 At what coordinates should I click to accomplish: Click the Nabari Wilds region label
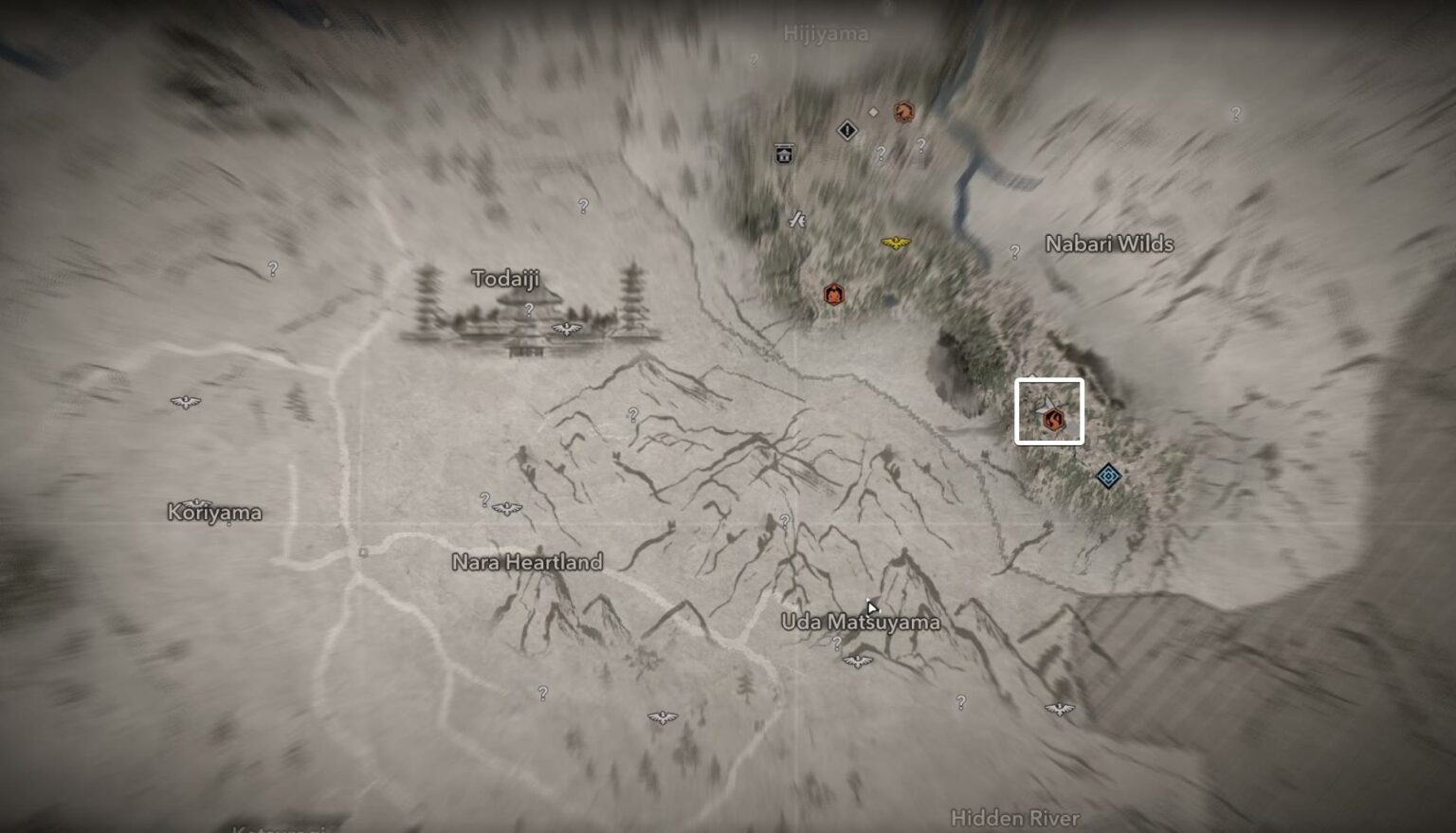click(1109, 244)
